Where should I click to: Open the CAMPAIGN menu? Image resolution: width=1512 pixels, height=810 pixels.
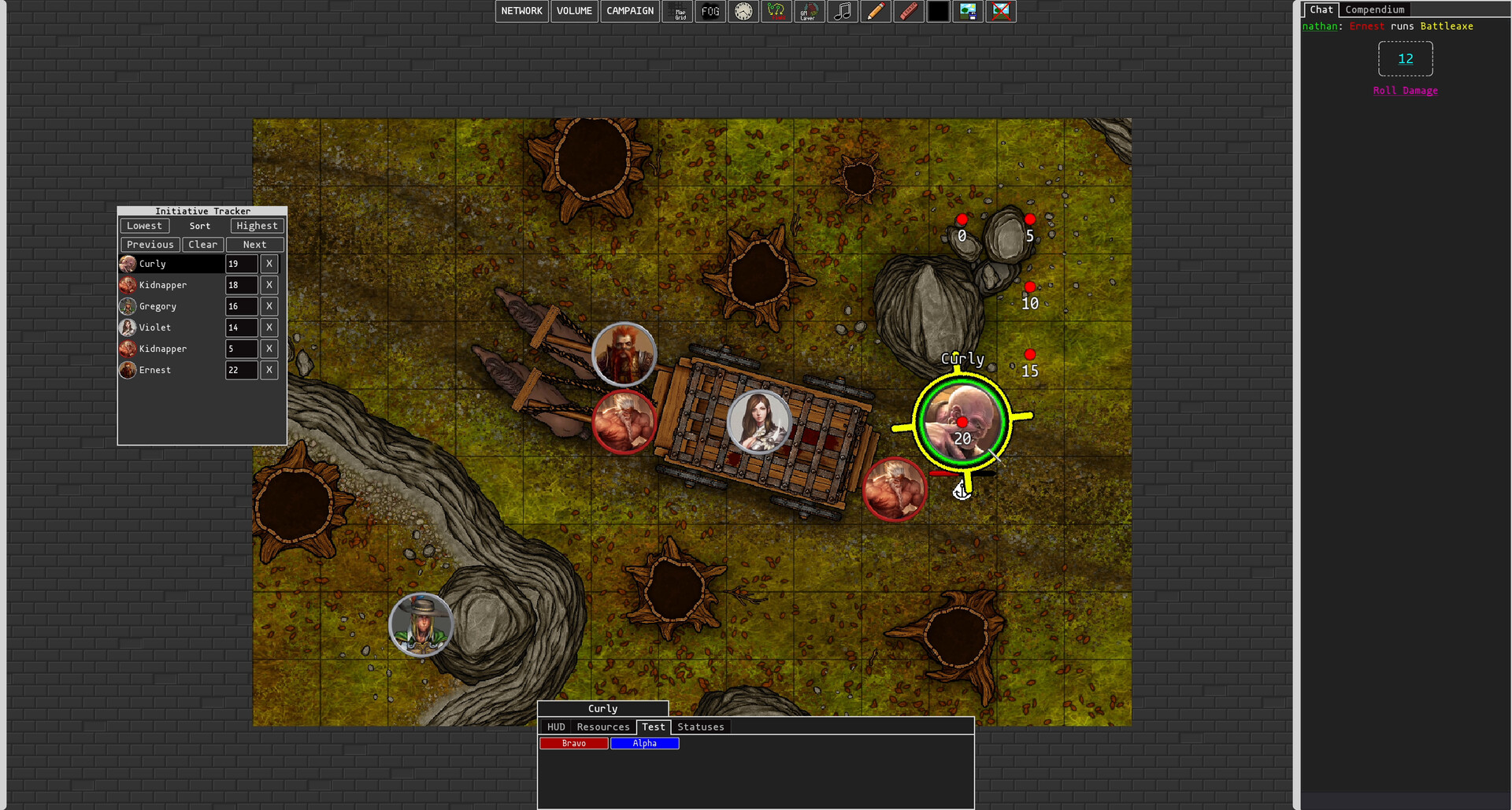click(629, 11)
